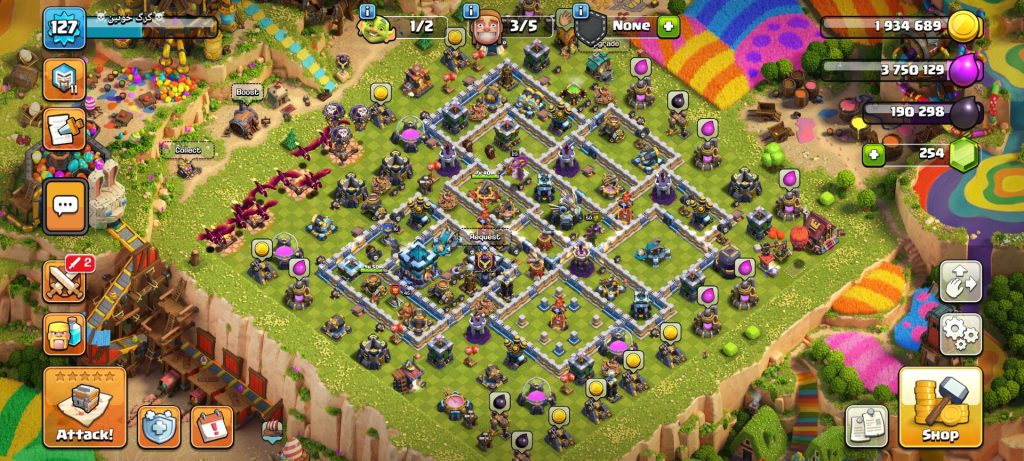
Task: Open the parchment and quill icon
Action: [63, 129]
